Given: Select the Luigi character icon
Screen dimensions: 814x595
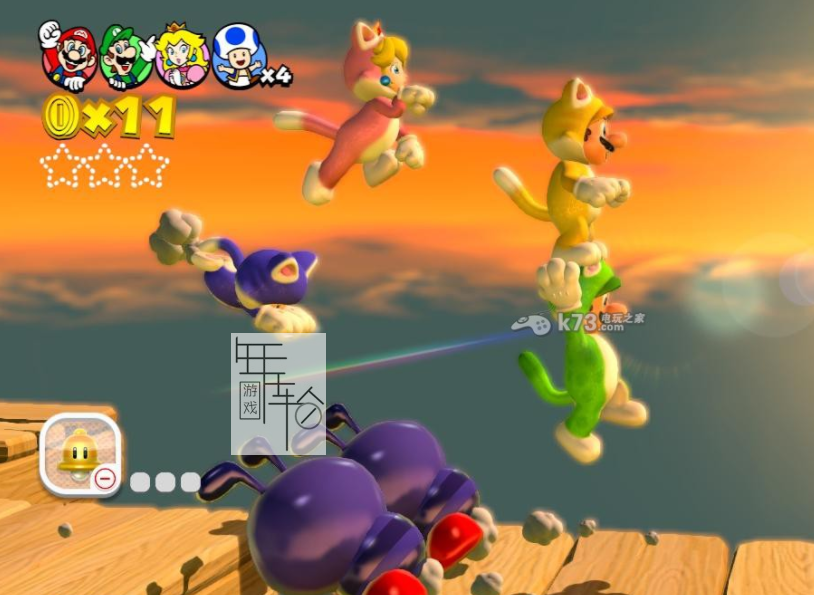Looking at the screenshot, I should click(x=125, y=58).
